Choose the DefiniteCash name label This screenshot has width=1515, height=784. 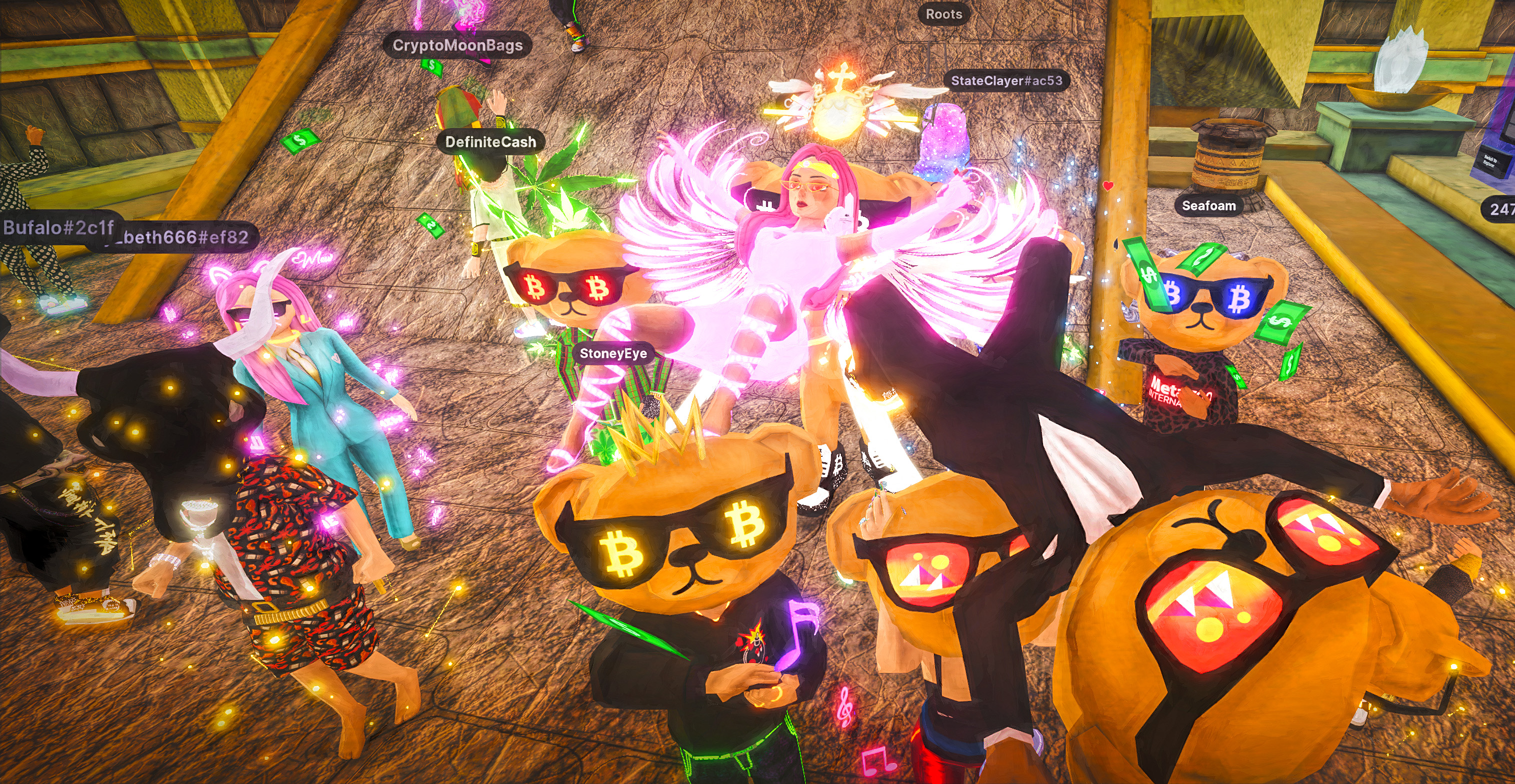[x=490, y=141]
